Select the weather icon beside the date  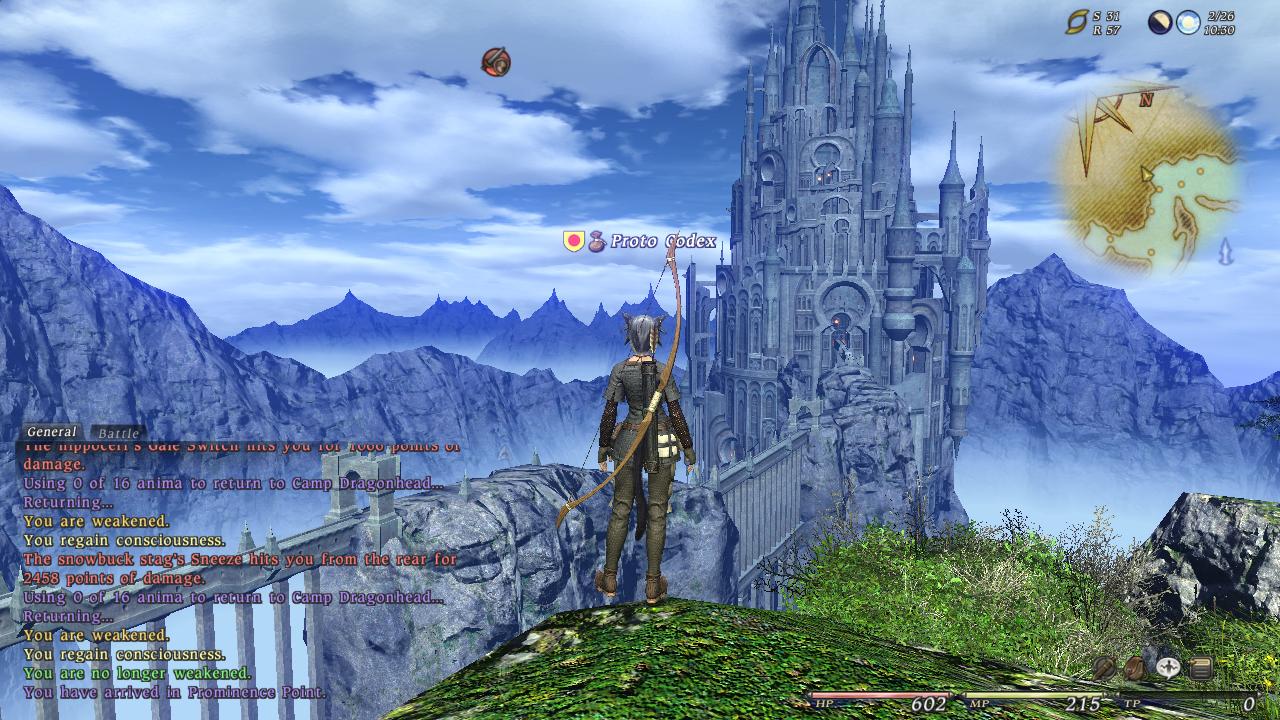tap(1188, 23)
